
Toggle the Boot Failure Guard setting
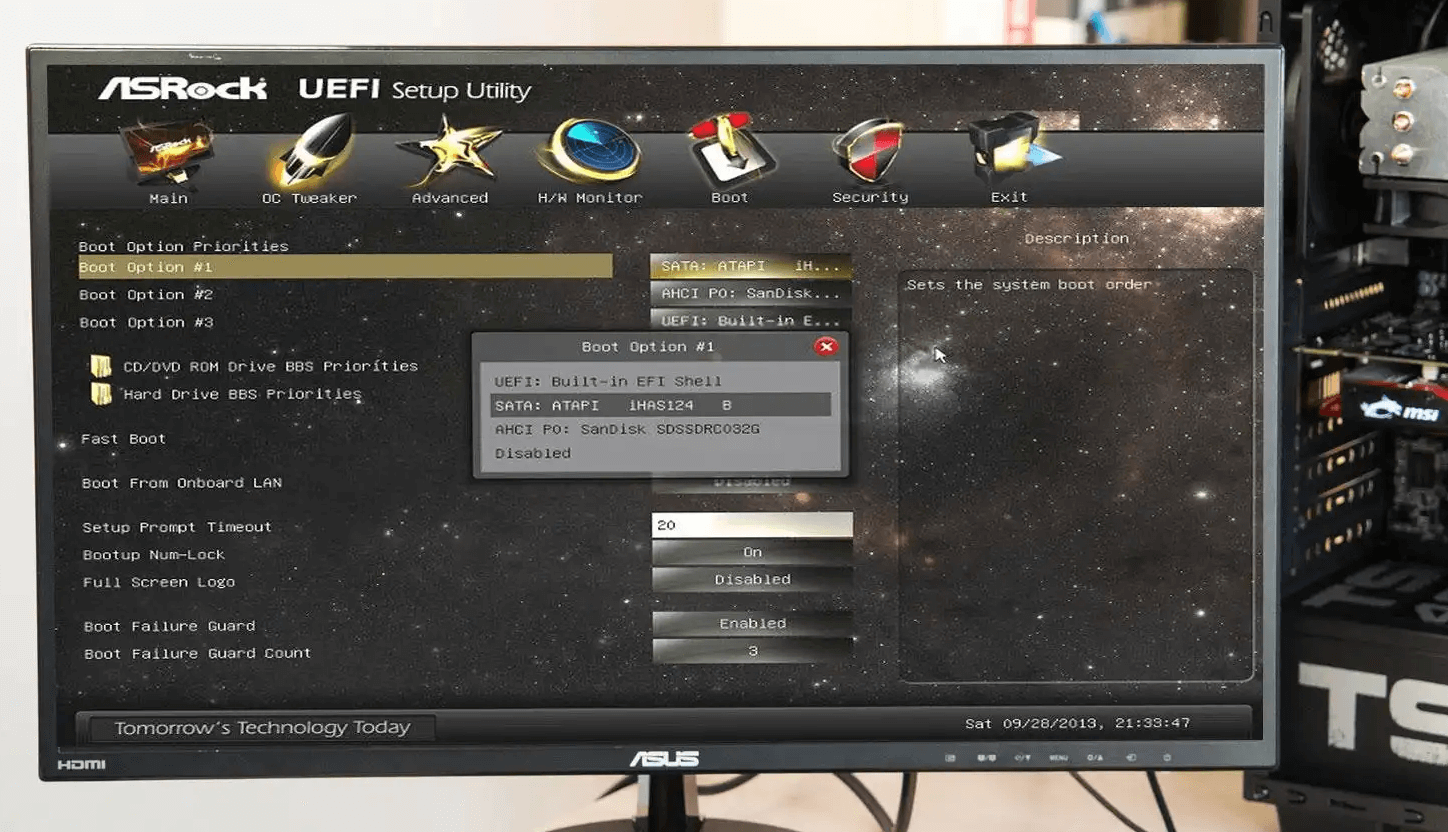pyautogui.click(x=752, y=623)
